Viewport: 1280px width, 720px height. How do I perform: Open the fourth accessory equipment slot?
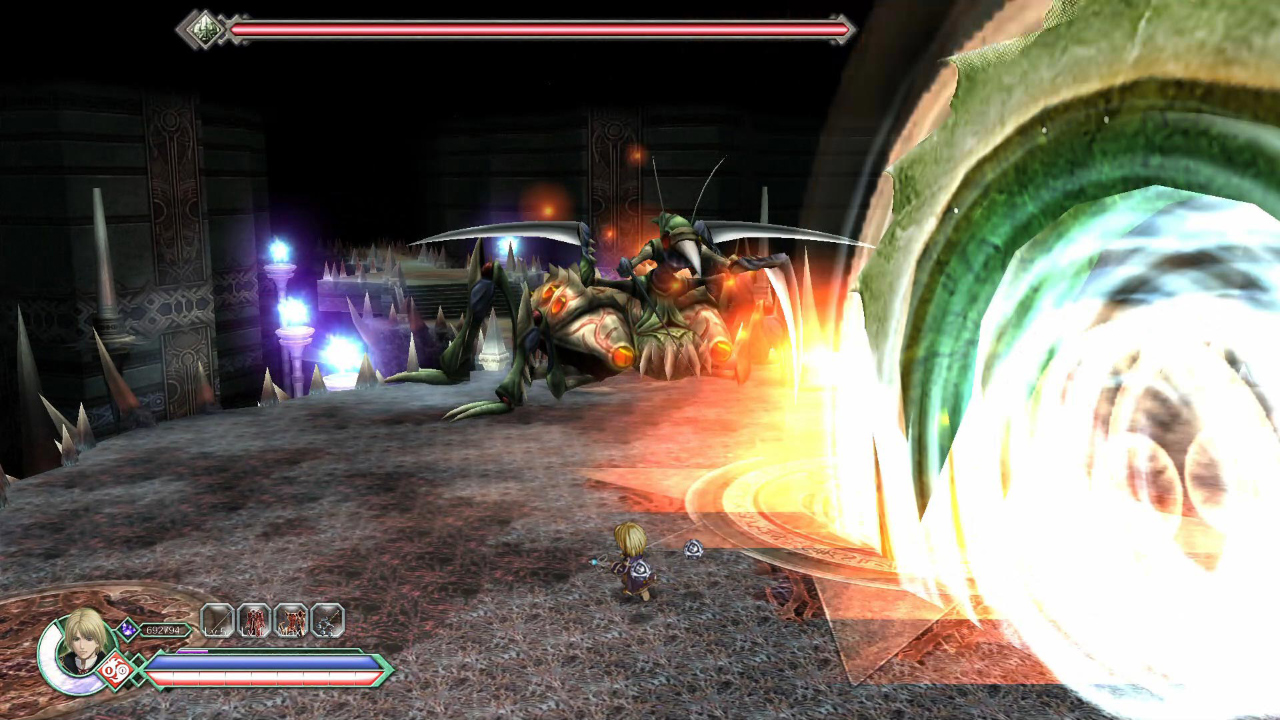(328, 619)
